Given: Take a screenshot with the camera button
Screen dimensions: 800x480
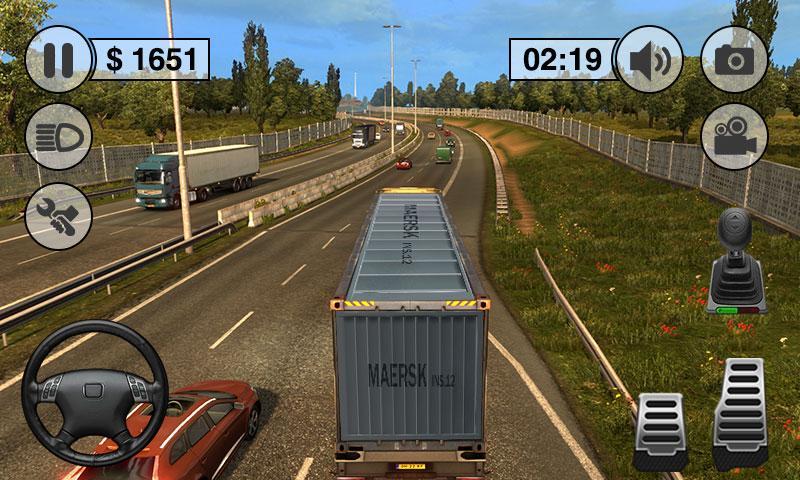Looking at the screenshot, I should (x=735, y=59).
